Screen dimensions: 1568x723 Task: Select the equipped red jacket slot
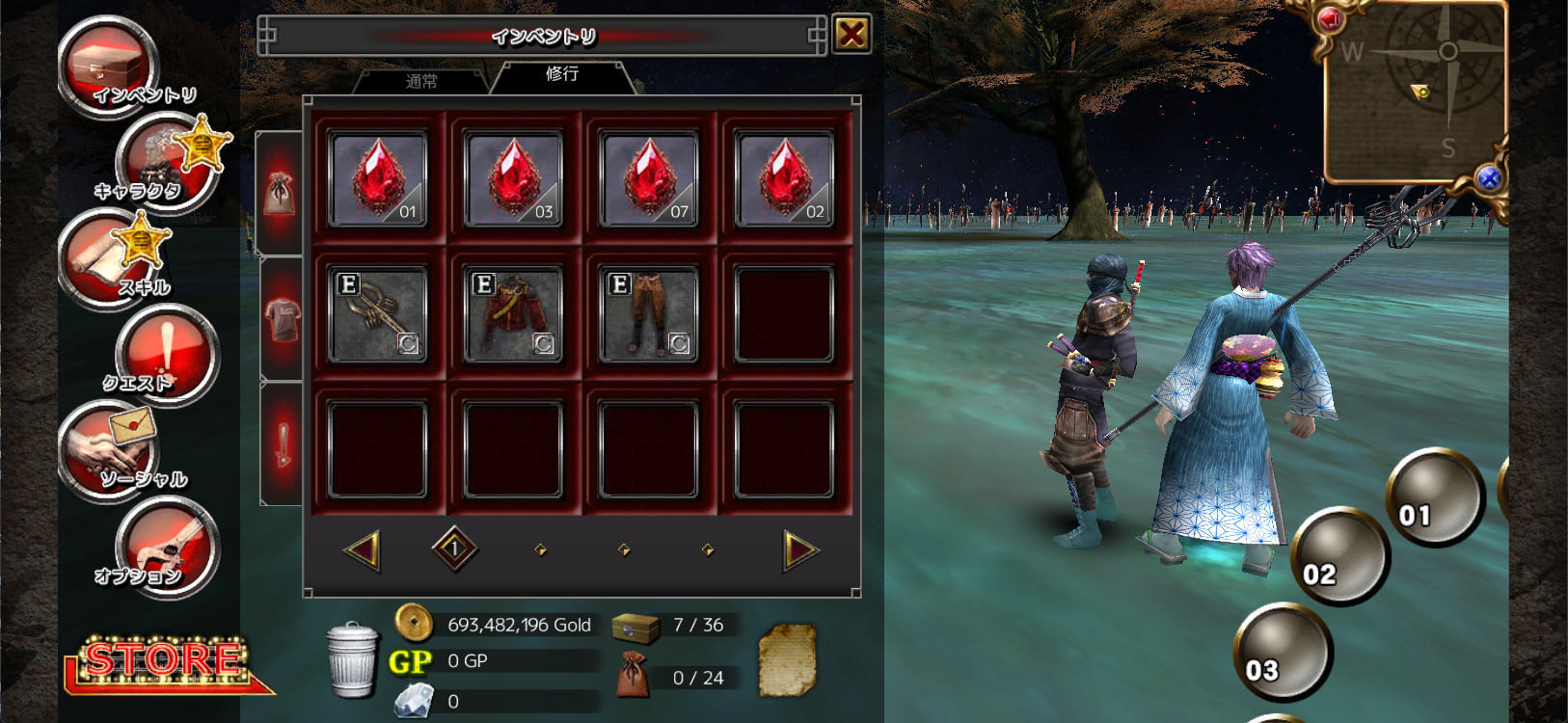[513, 314]
